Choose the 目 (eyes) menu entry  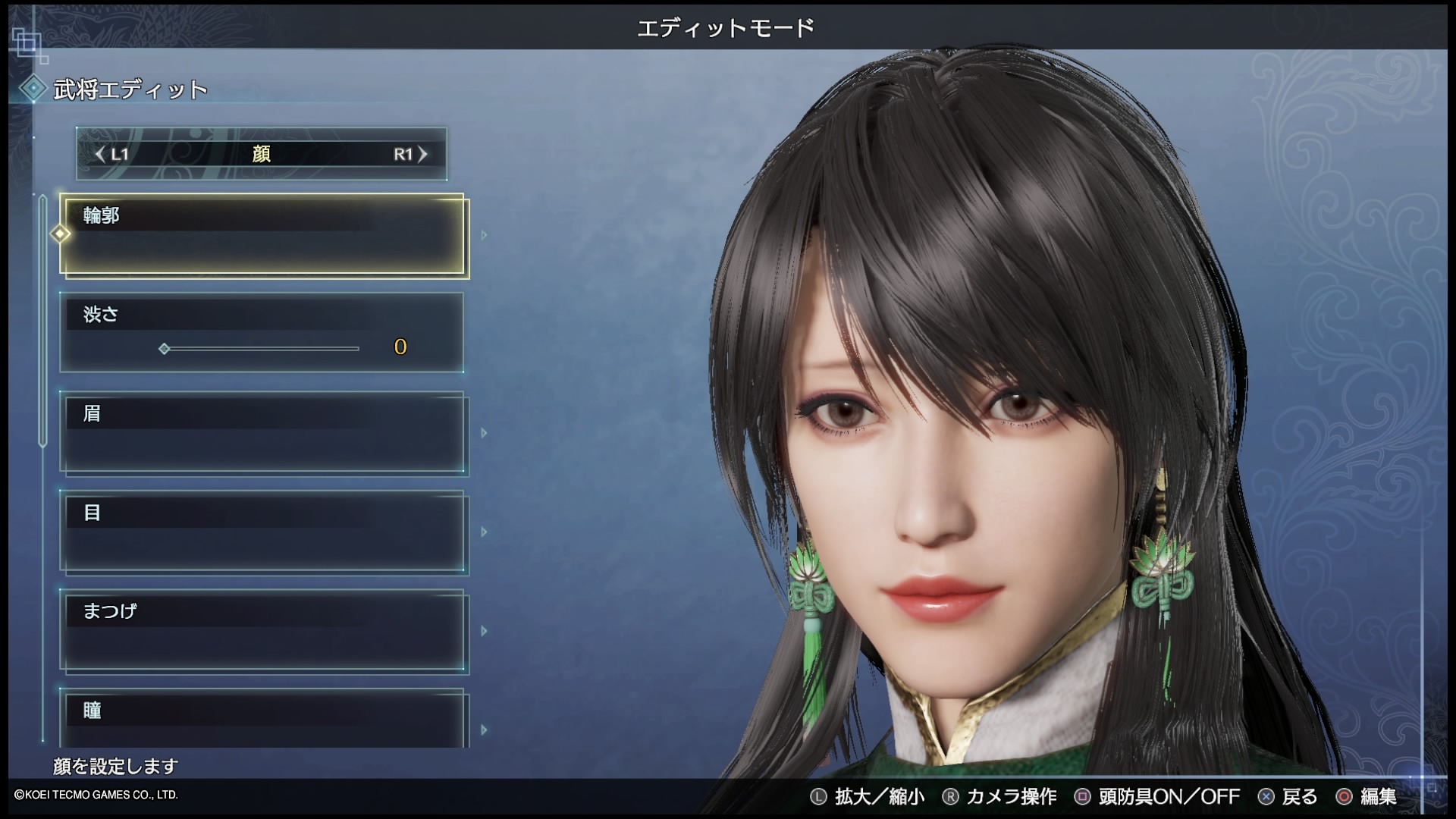click(262, 532)
